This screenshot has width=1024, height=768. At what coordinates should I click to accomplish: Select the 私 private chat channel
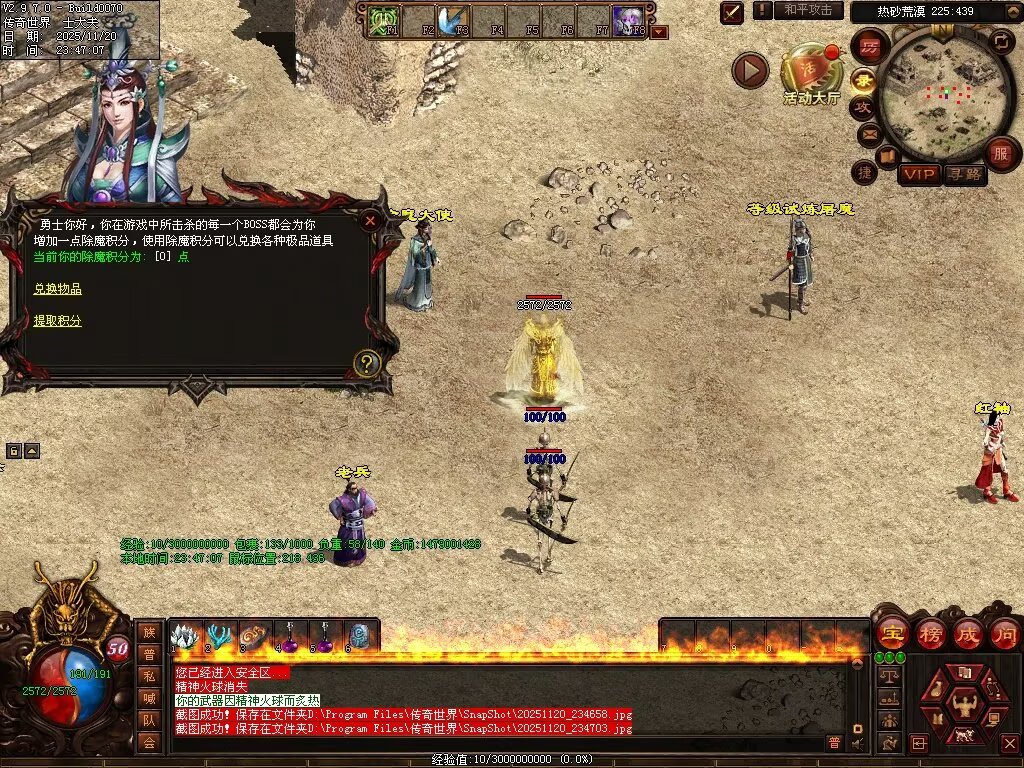(x=149, y=676)
